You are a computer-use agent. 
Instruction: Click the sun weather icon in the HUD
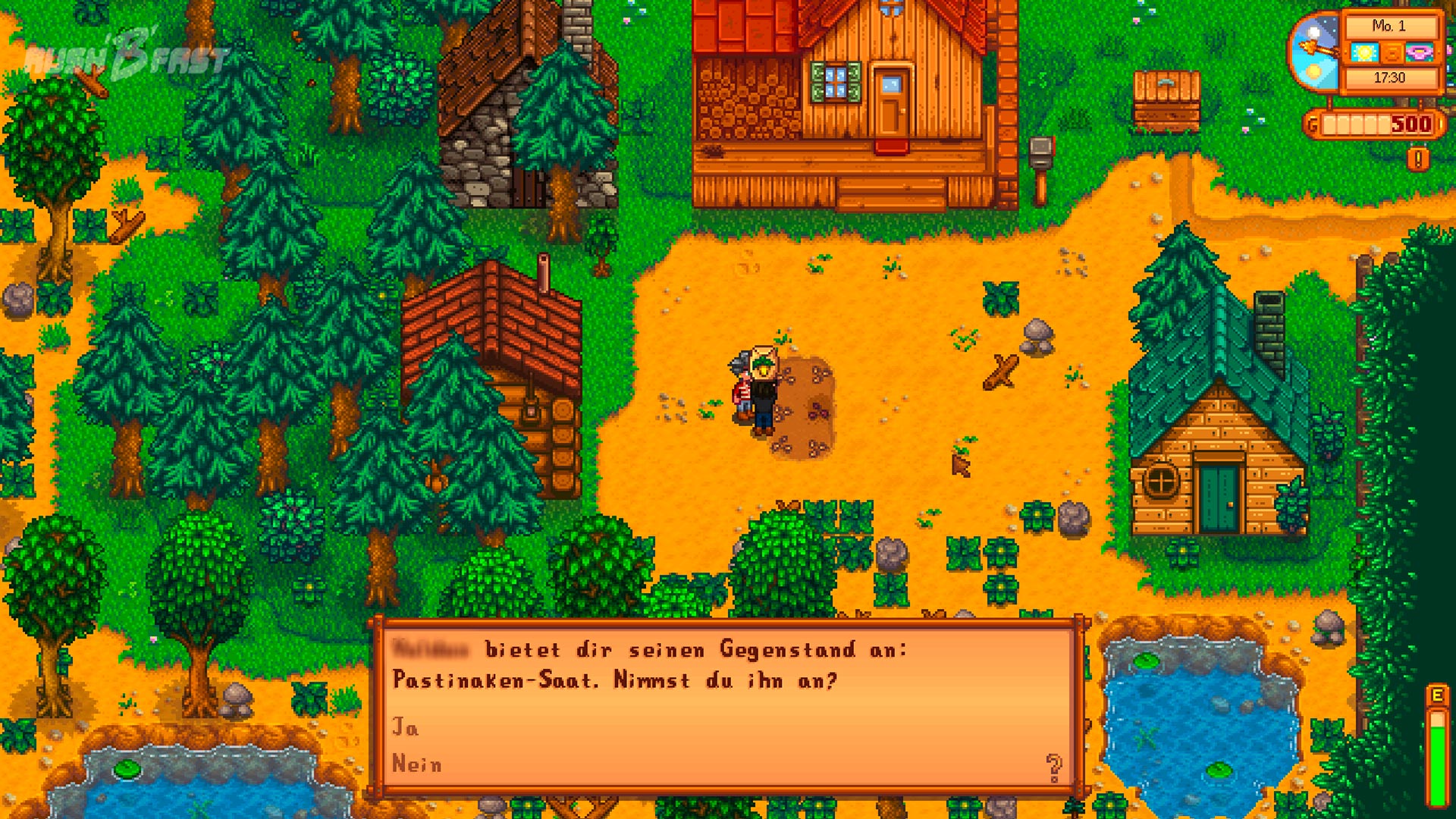pos(1365,52)
